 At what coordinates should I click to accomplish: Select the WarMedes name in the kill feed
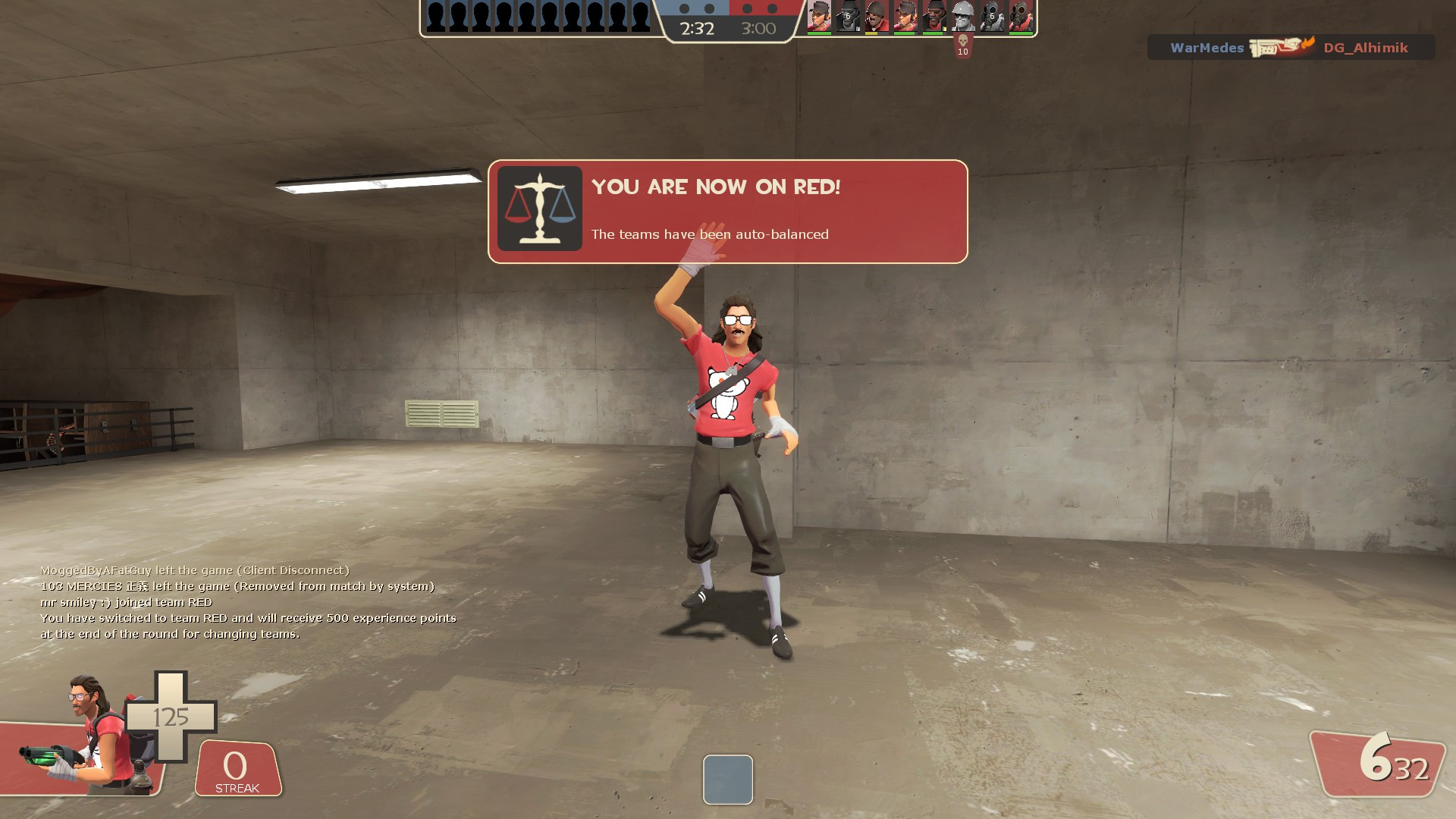tap(1207, 47)
